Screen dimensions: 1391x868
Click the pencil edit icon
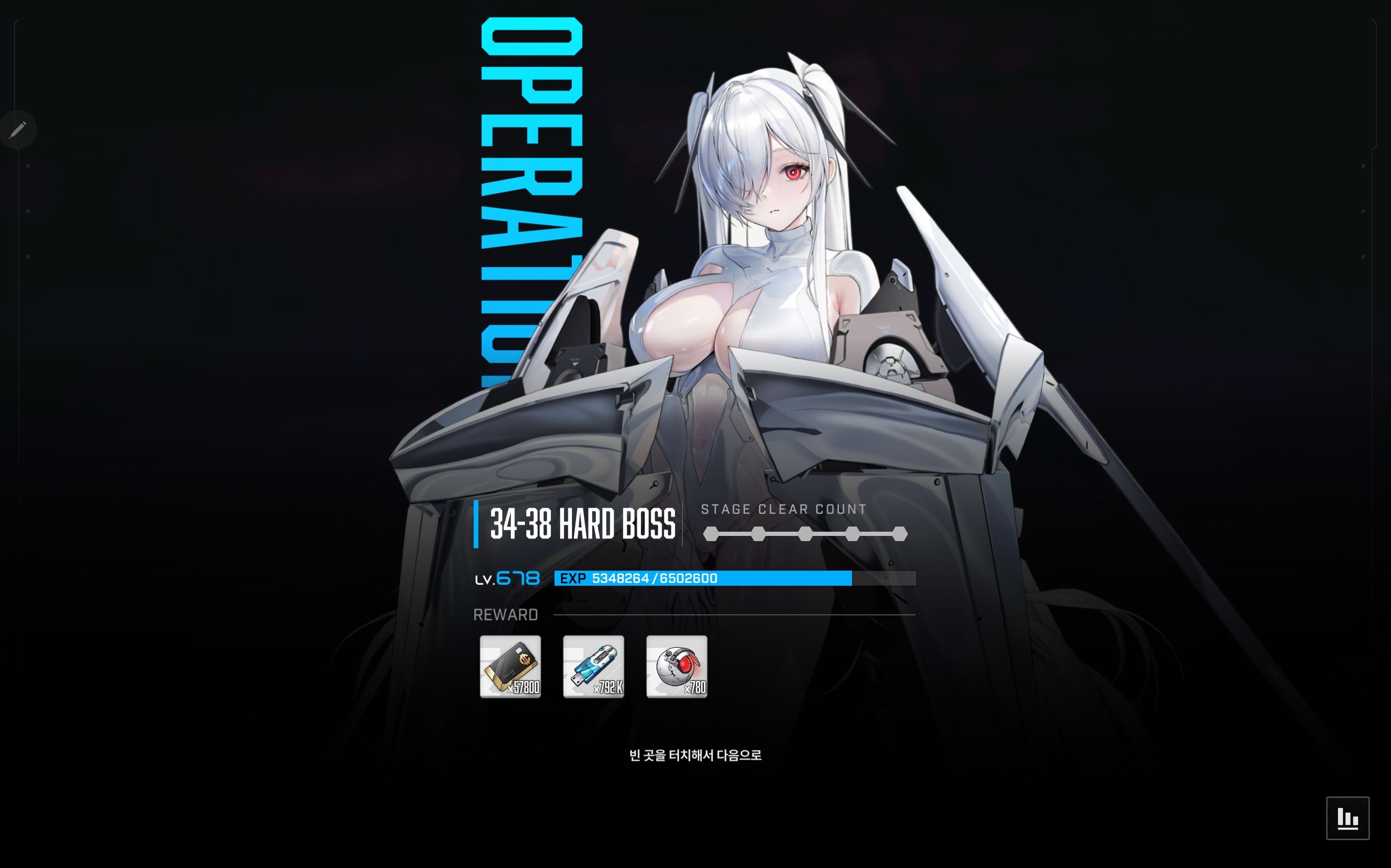click(18, 129)
